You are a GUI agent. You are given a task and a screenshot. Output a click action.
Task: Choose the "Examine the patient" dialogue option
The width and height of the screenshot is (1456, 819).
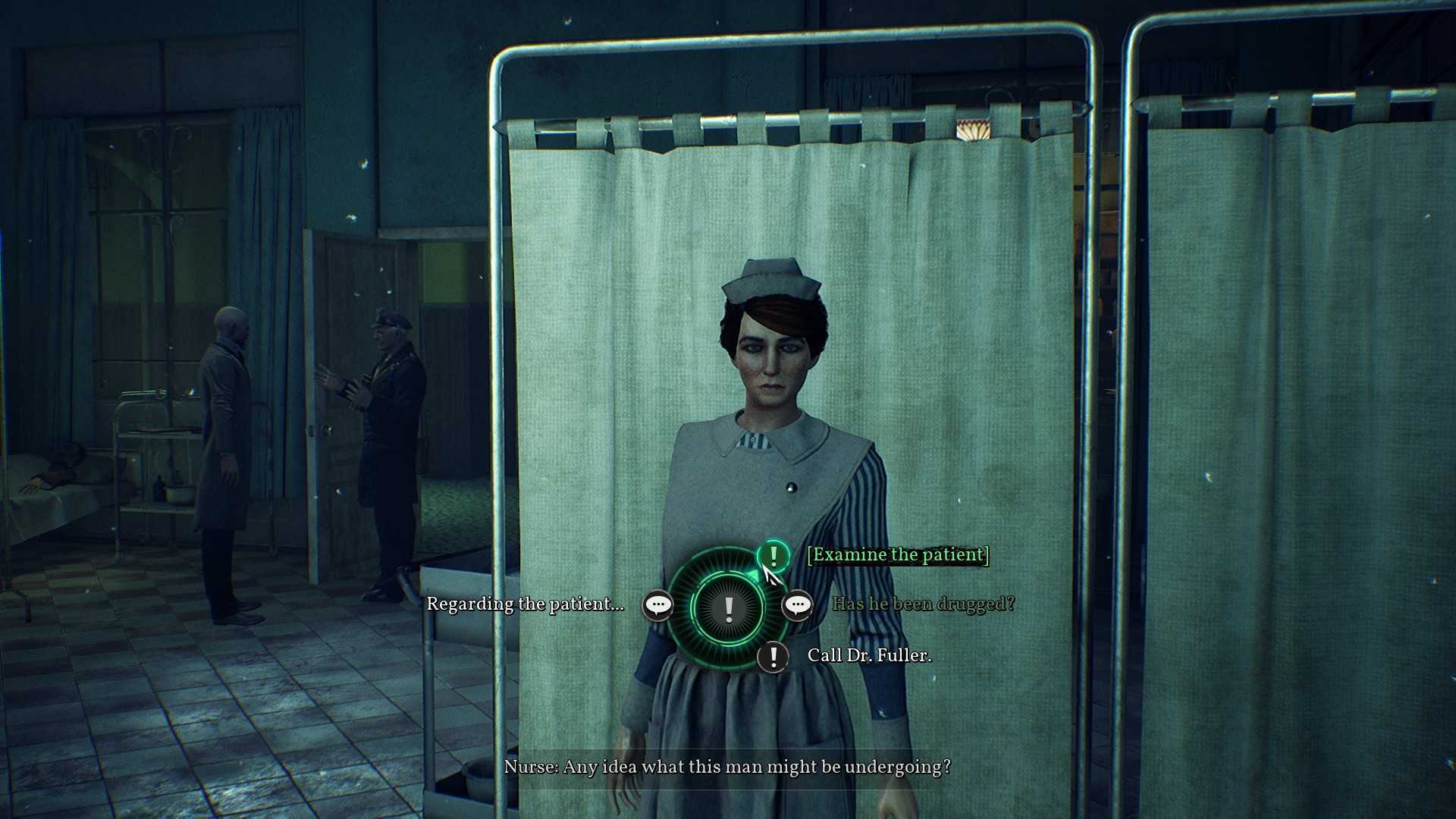(898, 555)
